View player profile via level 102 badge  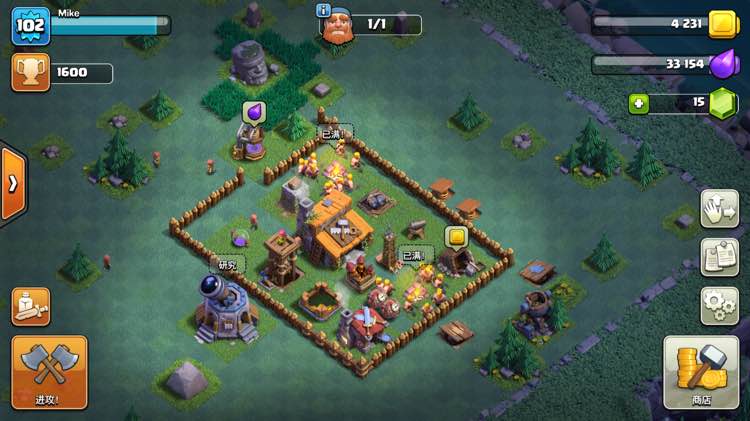coord(30,26)
